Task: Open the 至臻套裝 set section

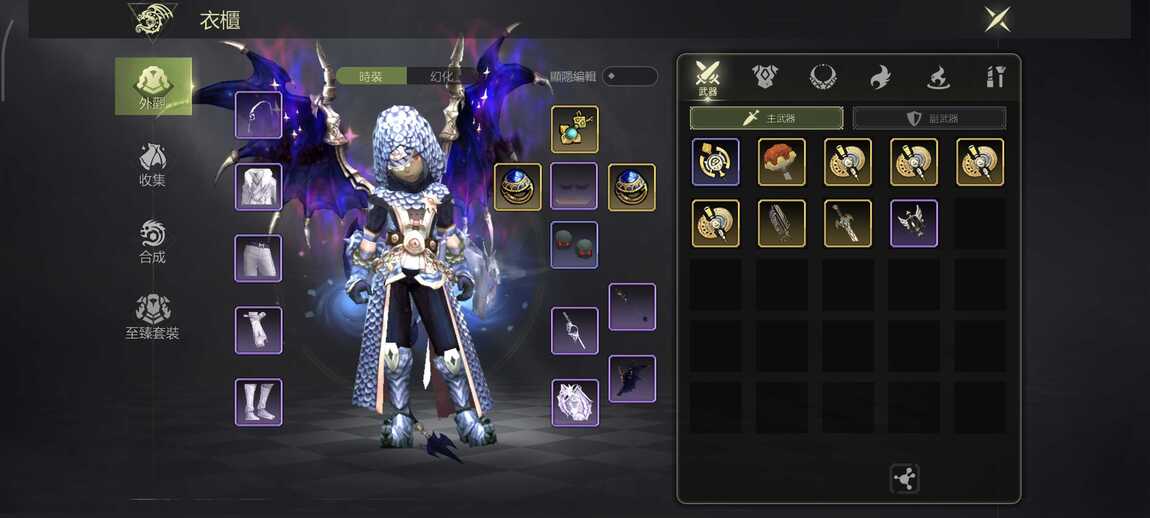Action: tap(152, 317)
